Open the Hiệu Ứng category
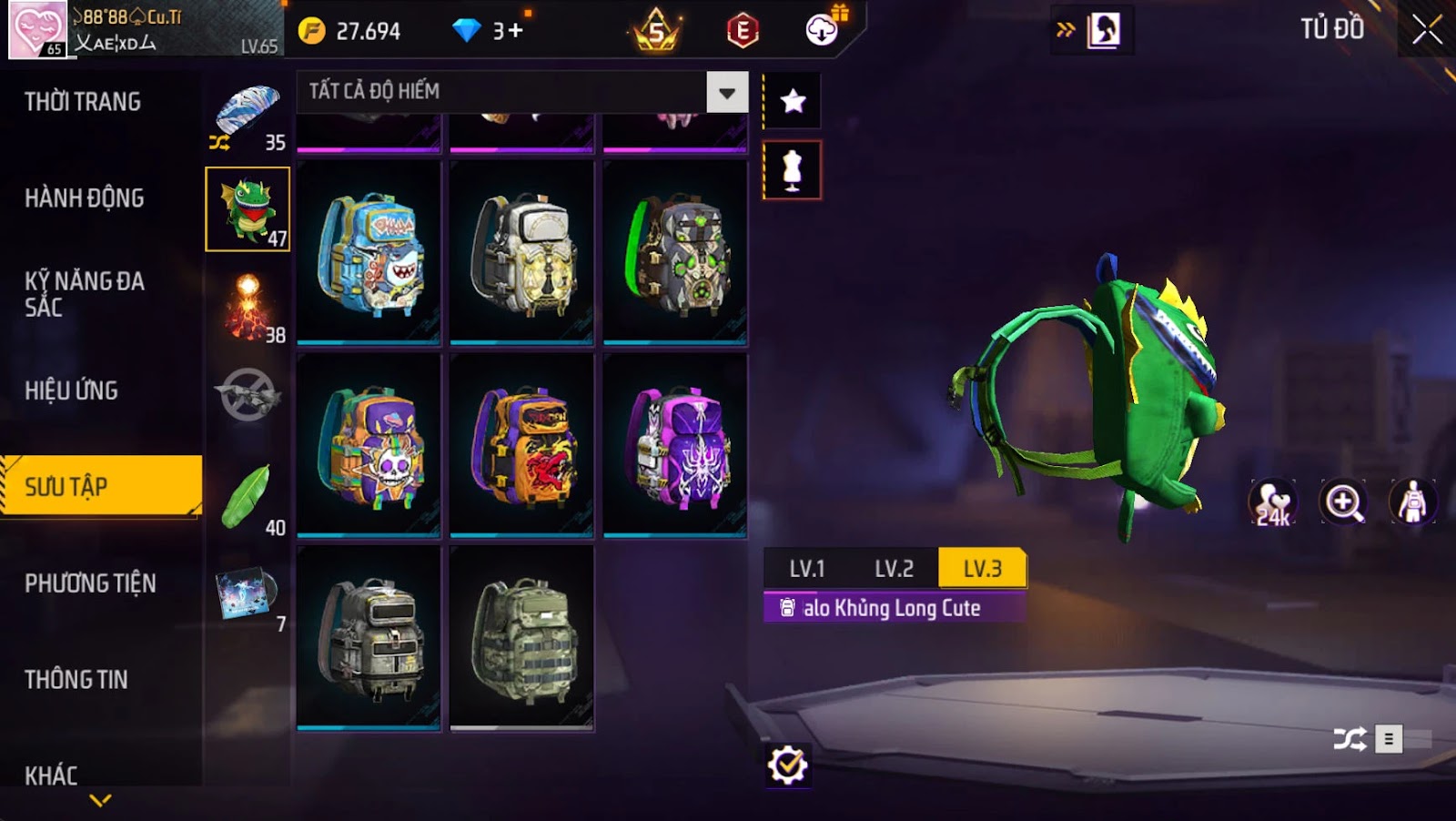Screen dimensions: 1456x821 [x=72, y=390]
